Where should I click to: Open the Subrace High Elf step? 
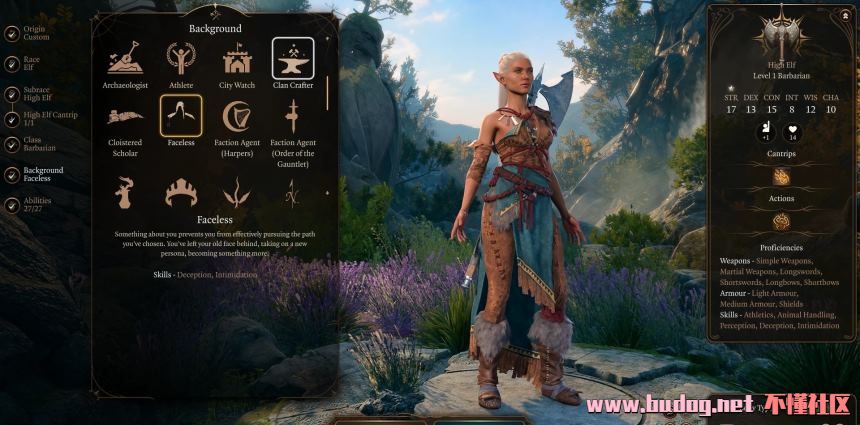[36, 93]
